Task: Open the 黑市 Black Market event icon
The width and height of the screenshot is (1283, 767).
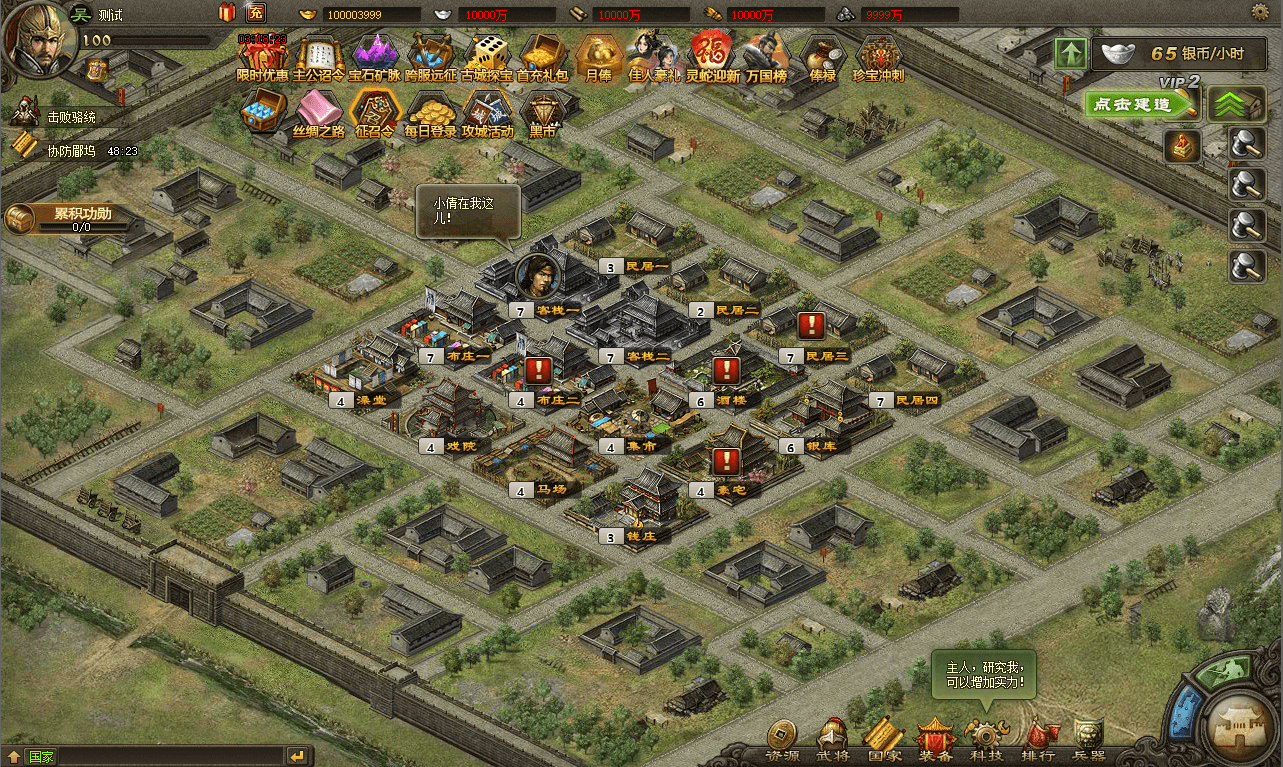Action: [x=543, y=113]
